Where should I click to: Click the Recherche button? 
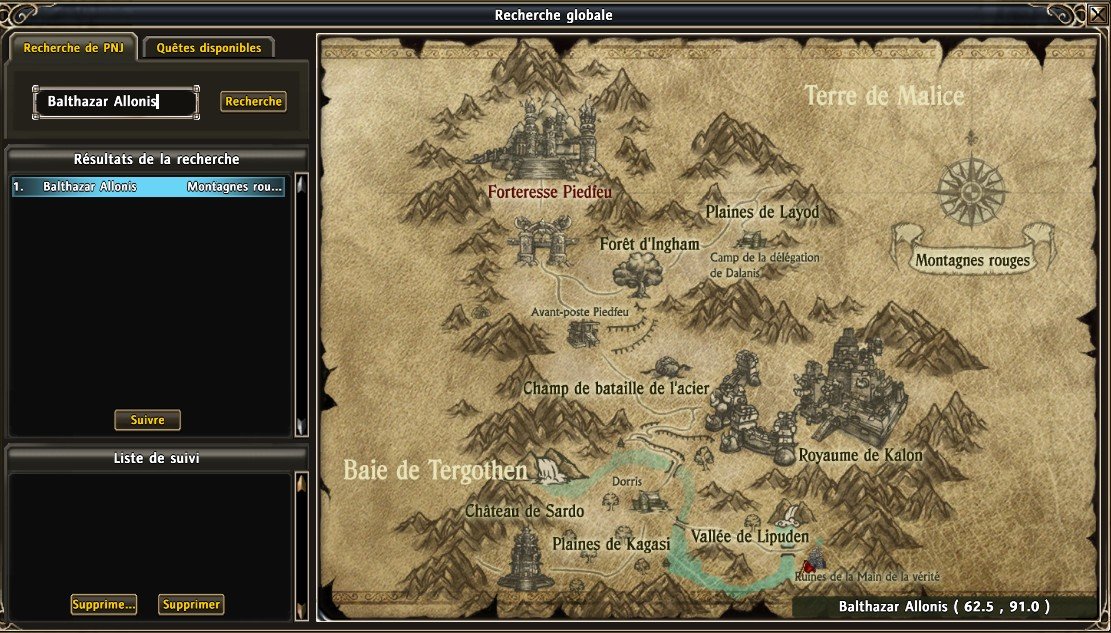coord(253,101)
